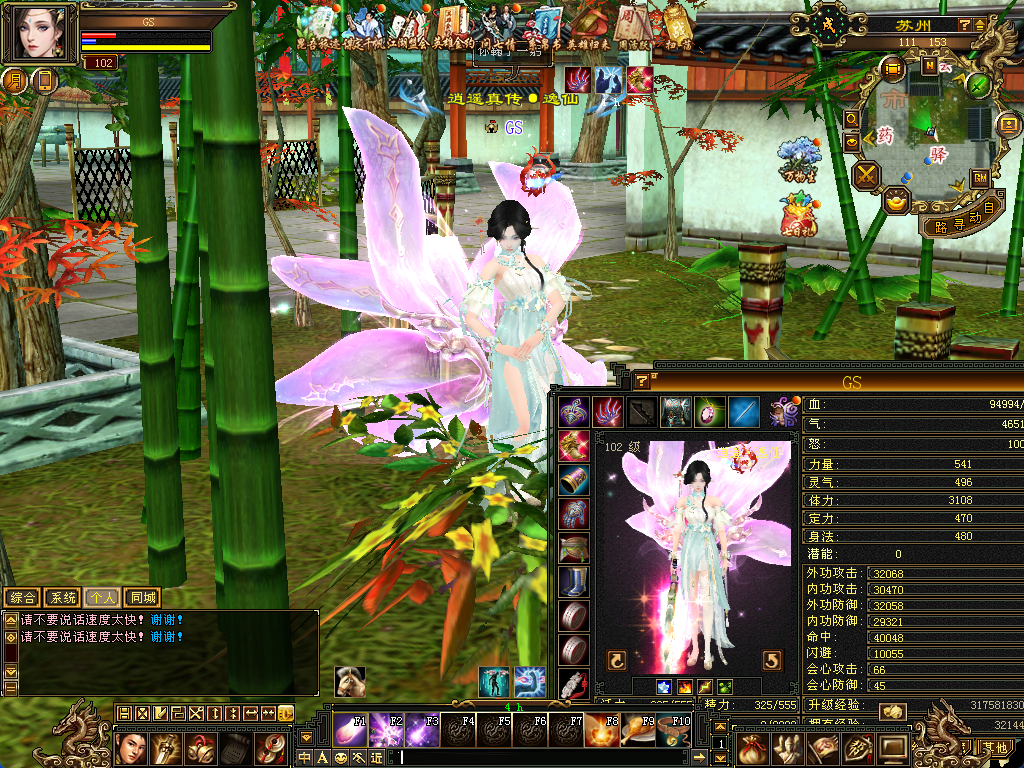Click the player portrait in the corner

[x=42, y=32]
